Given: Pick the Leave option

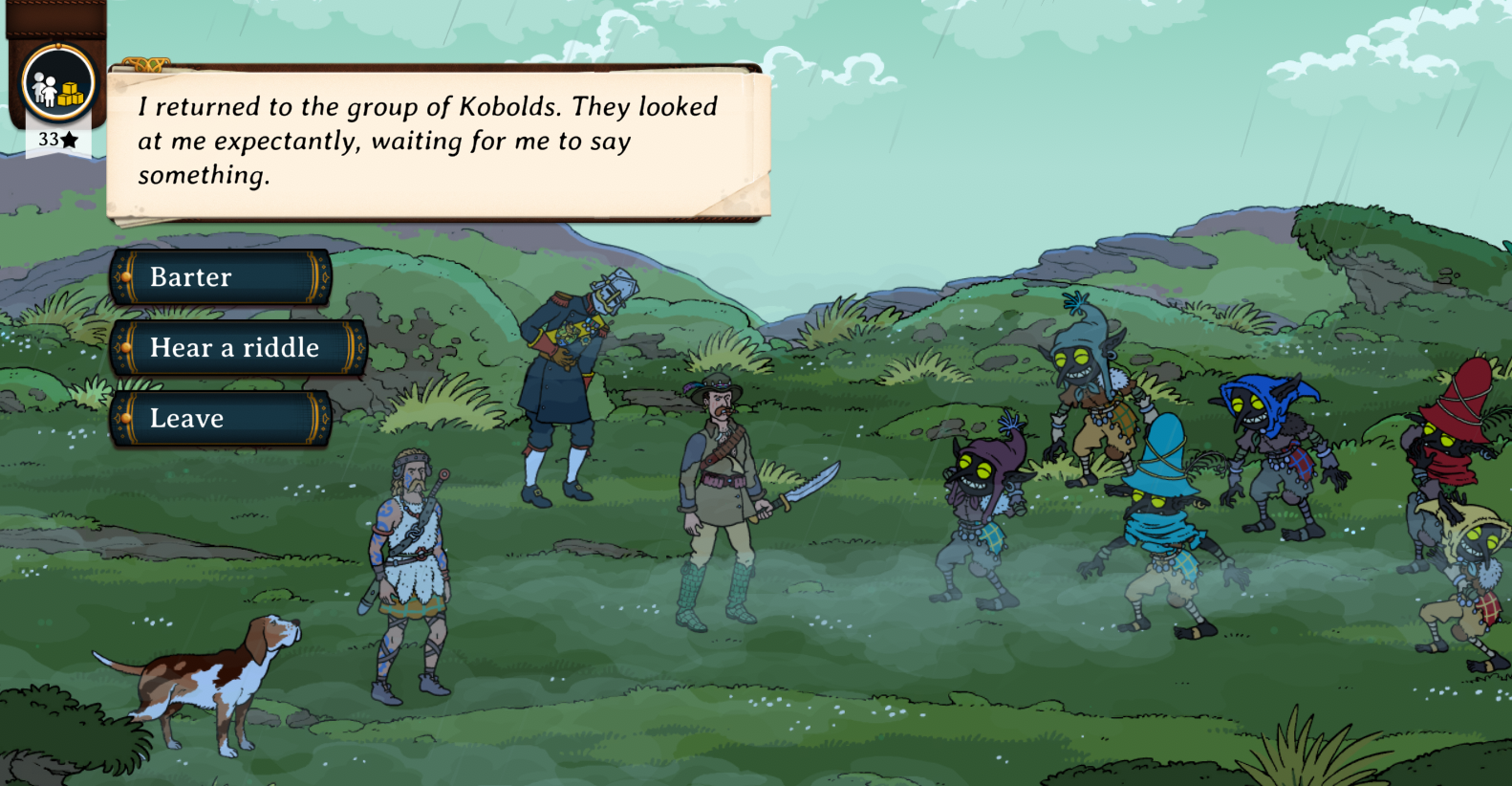Looking at the screenshot, I should [x=220, y=419].
